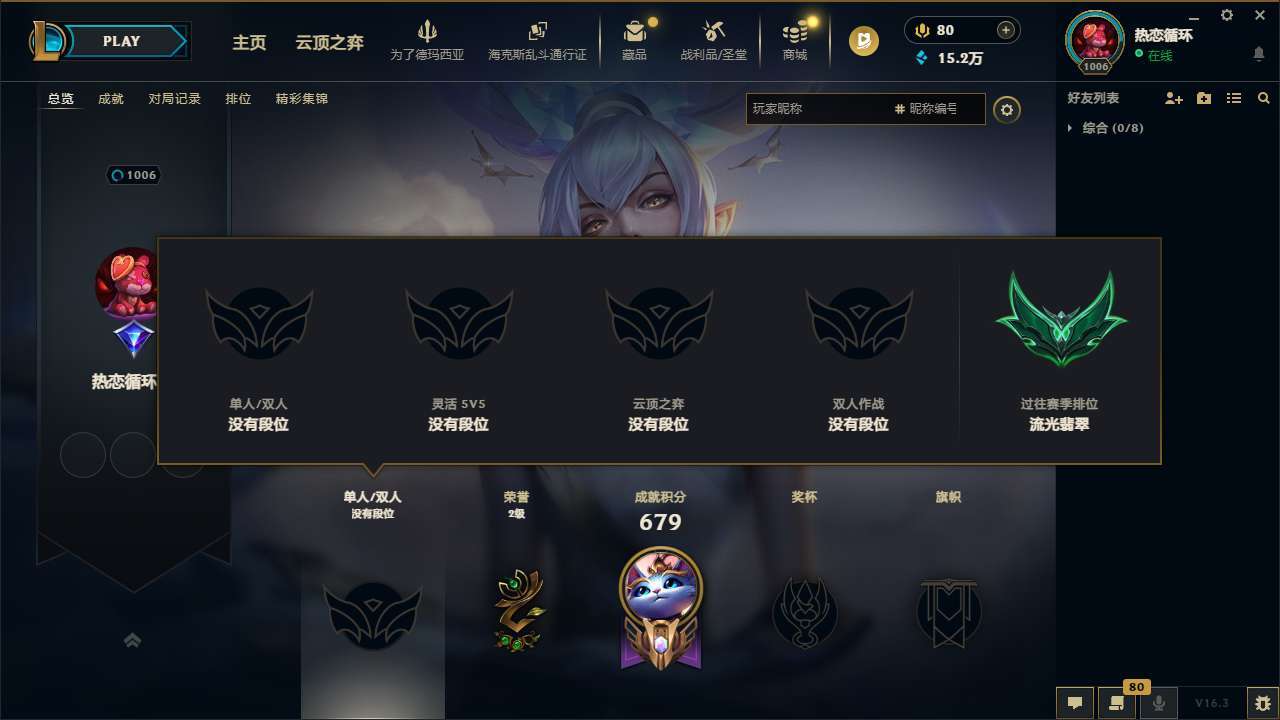Click the PLAY button
The image size is (1280, 720).
[x=122, y=40]
